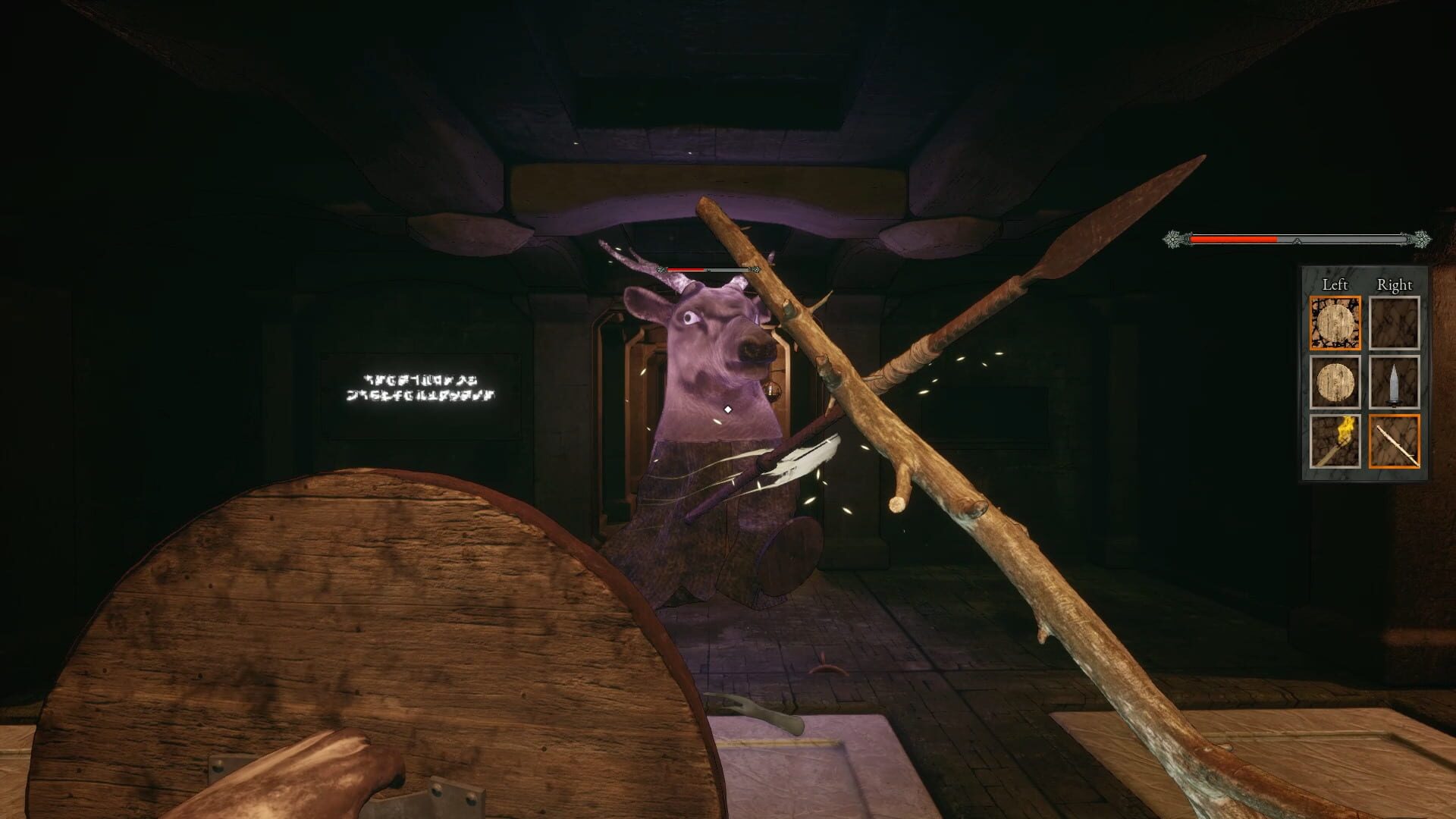Toggle the orange-highlighted framed shield slot
The height and width of the screenshot is (819, 1456).
point(1335,322)
